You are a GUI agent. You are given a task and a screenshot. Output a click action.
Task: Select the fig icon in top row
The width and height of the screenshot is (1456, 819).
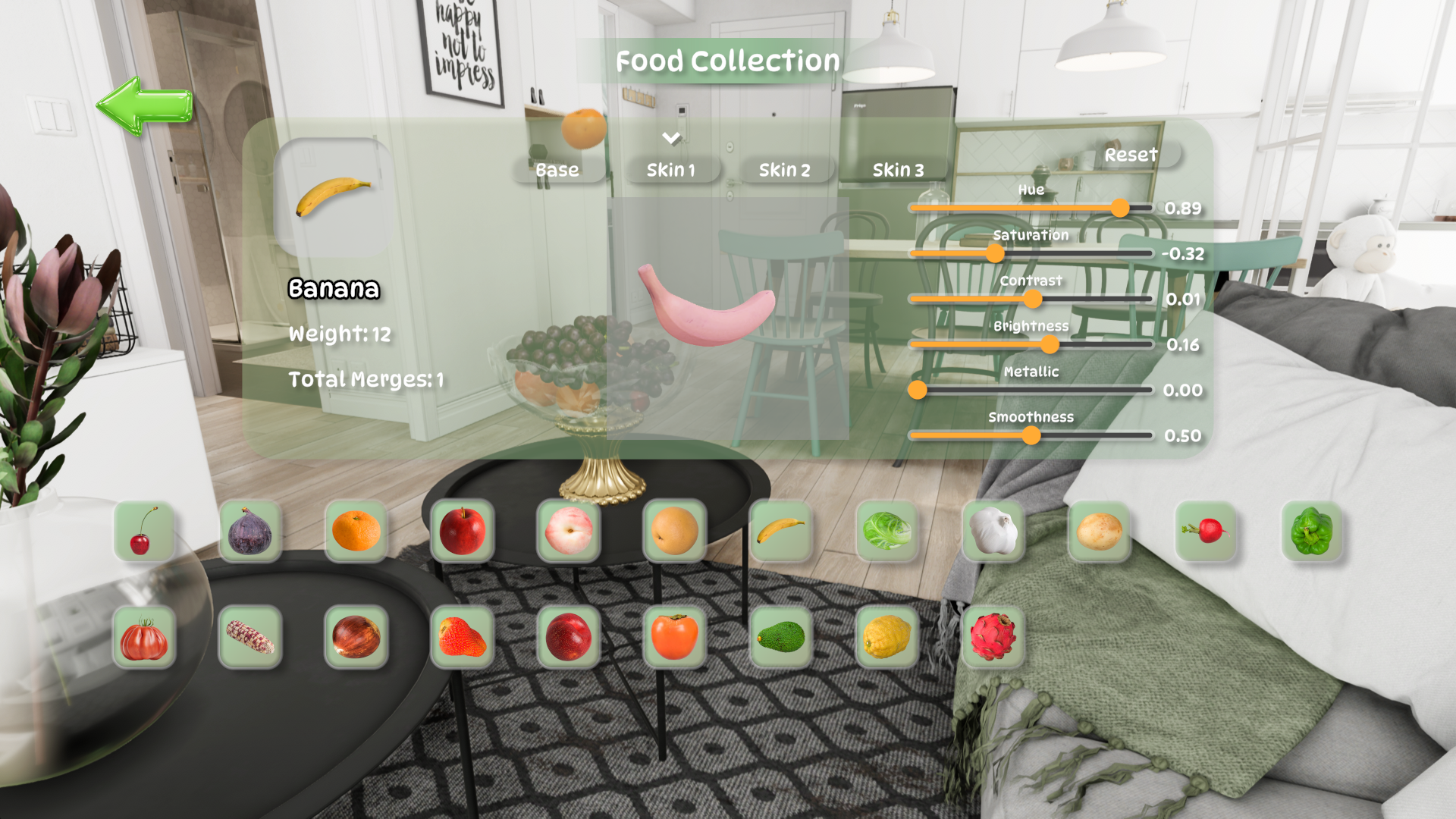pyautogui.click(x=250, y=531)
